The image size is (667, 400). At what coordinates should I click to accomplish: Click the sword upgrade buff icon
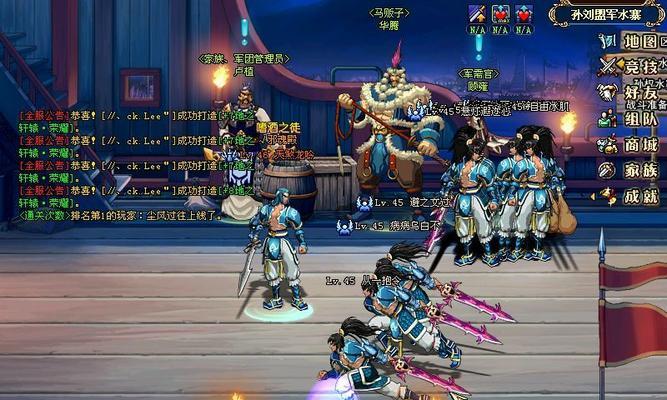(477, 14)
